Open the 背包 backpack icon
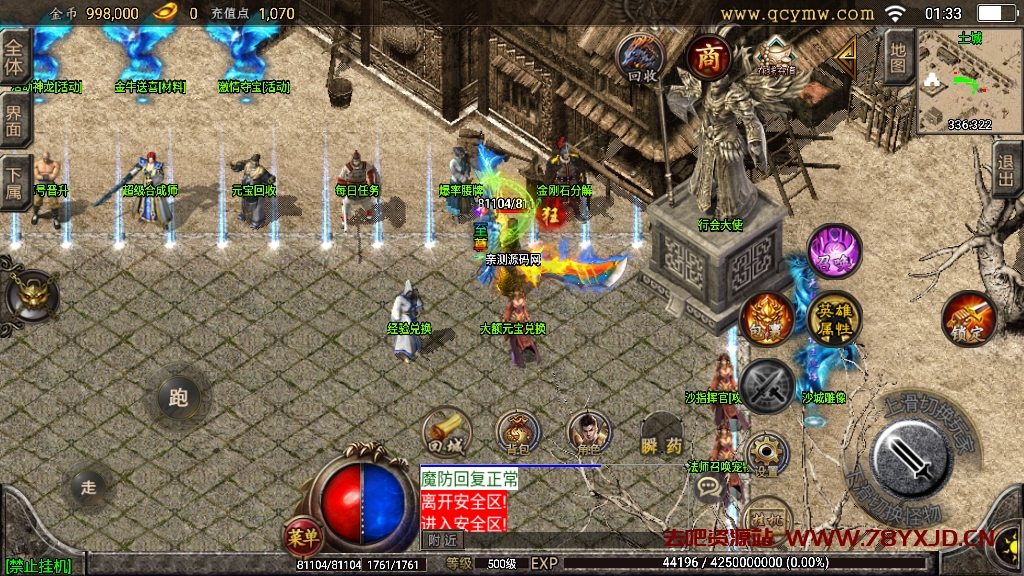 pyautogui.click(x=518, y=432)
